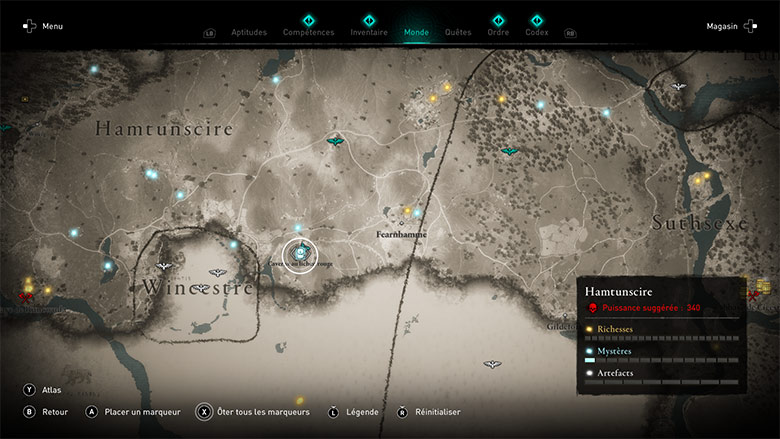The image size is (780, 439).
Task: Go to the Quêtes tab
Action: (458, 32)
